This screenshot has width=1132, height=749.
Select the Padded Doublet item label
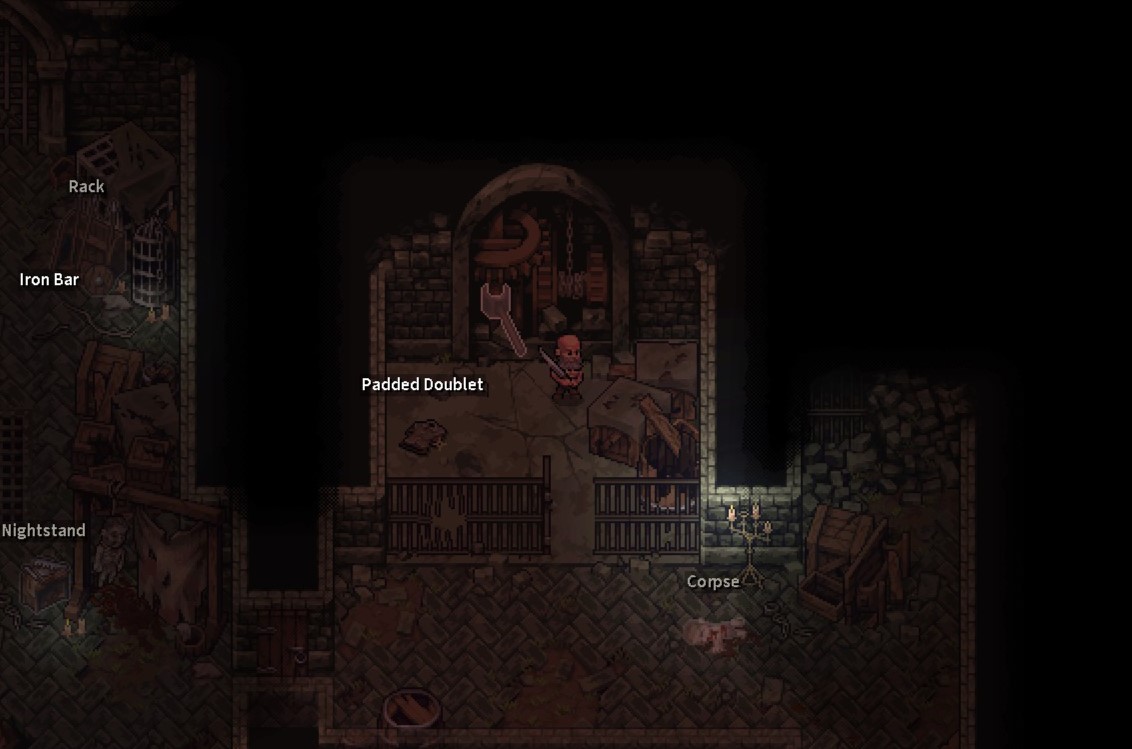(x=422, y=384)
